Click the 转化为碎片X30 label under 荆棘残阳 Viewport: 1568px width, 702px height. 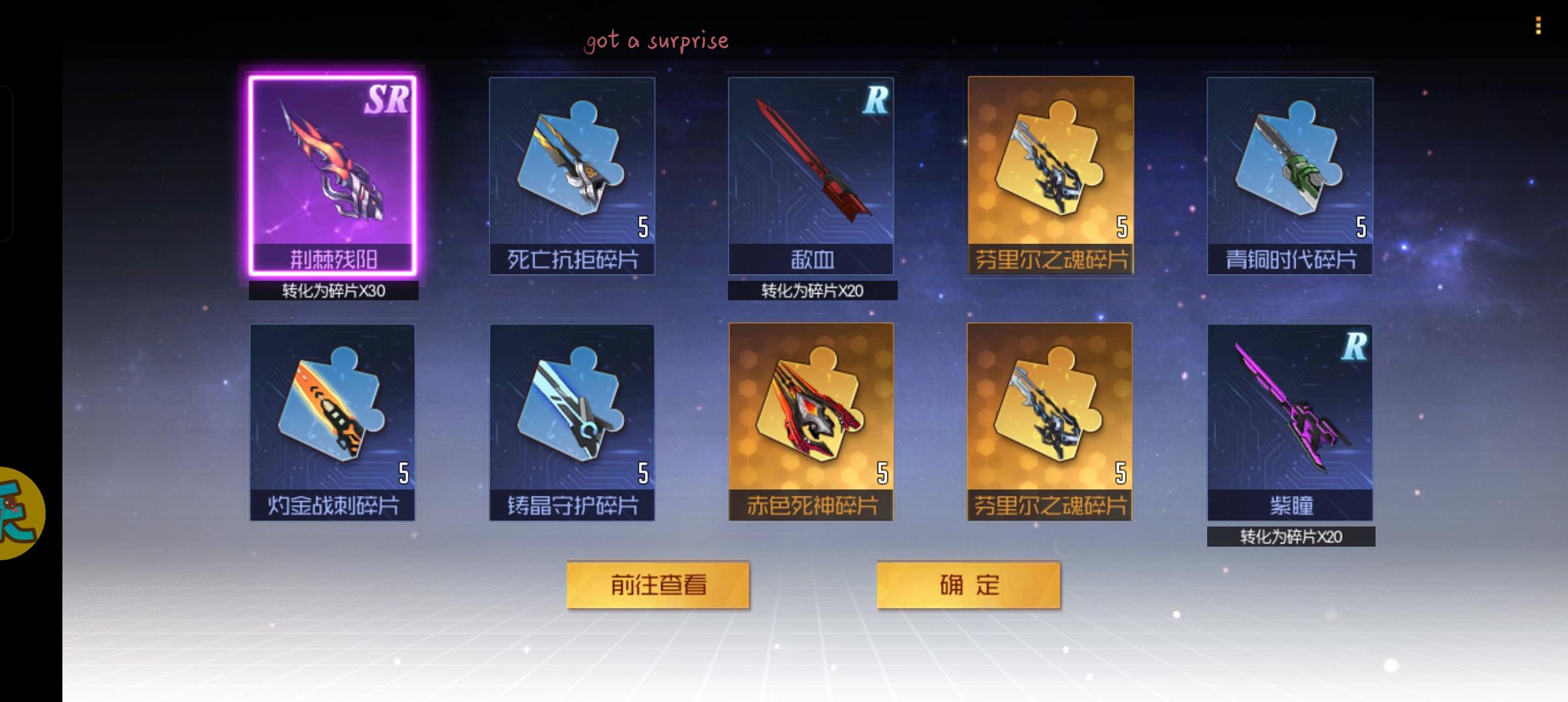click(x=333, y=292)
